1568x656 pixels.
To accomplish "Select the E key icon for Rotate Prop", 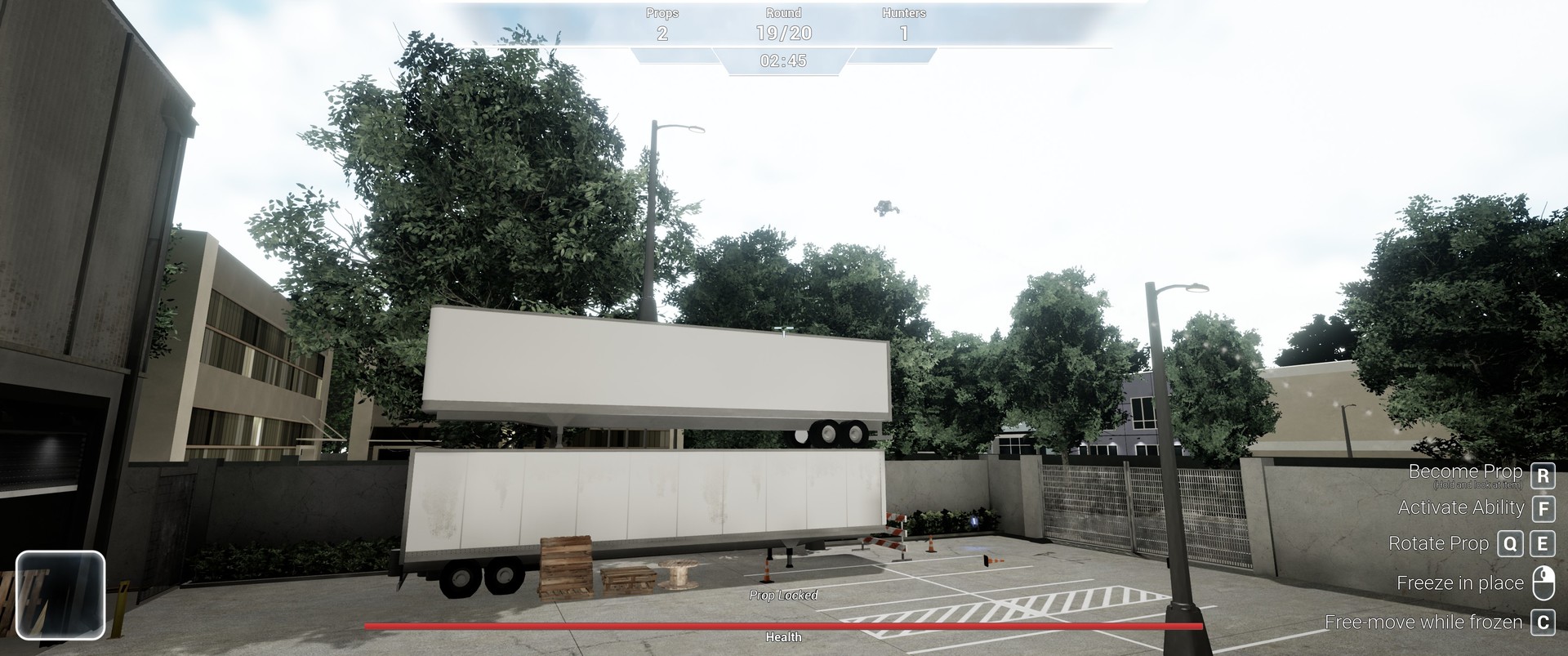I will pos(1542,543).
